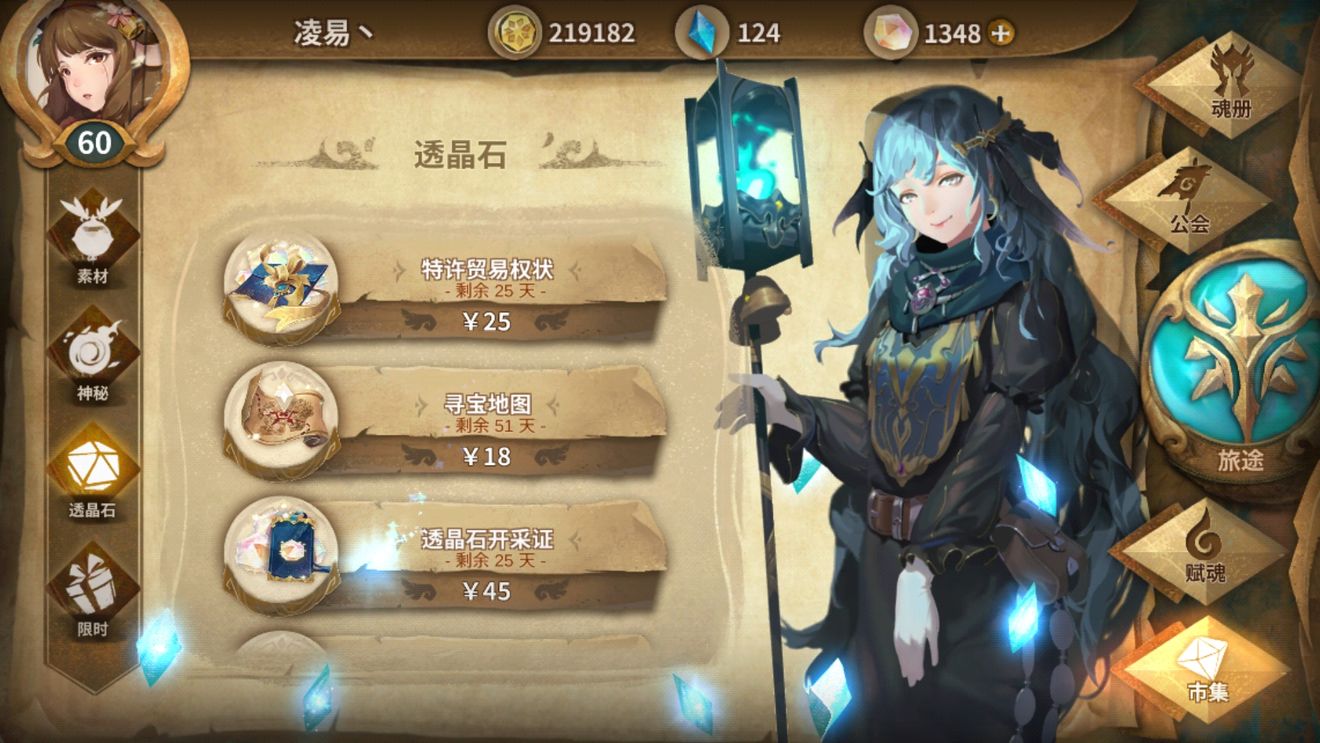The height and width of the screenshot is (743, 1320).
Task: Open the 赋魂 menu
Action: click(1202, 549)
